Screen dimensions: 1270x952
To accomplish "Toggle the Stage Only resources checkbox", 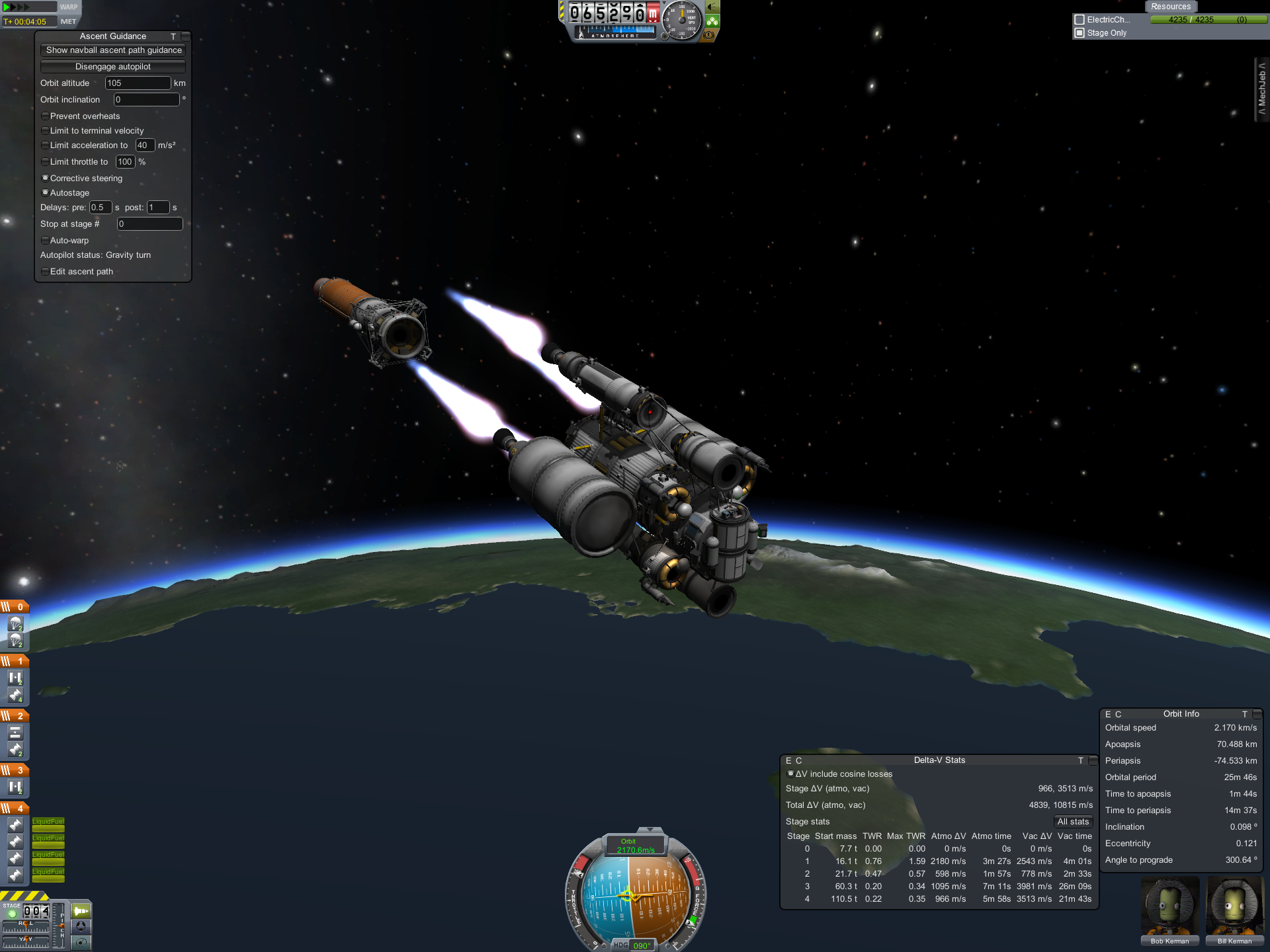I will 1079,33.
